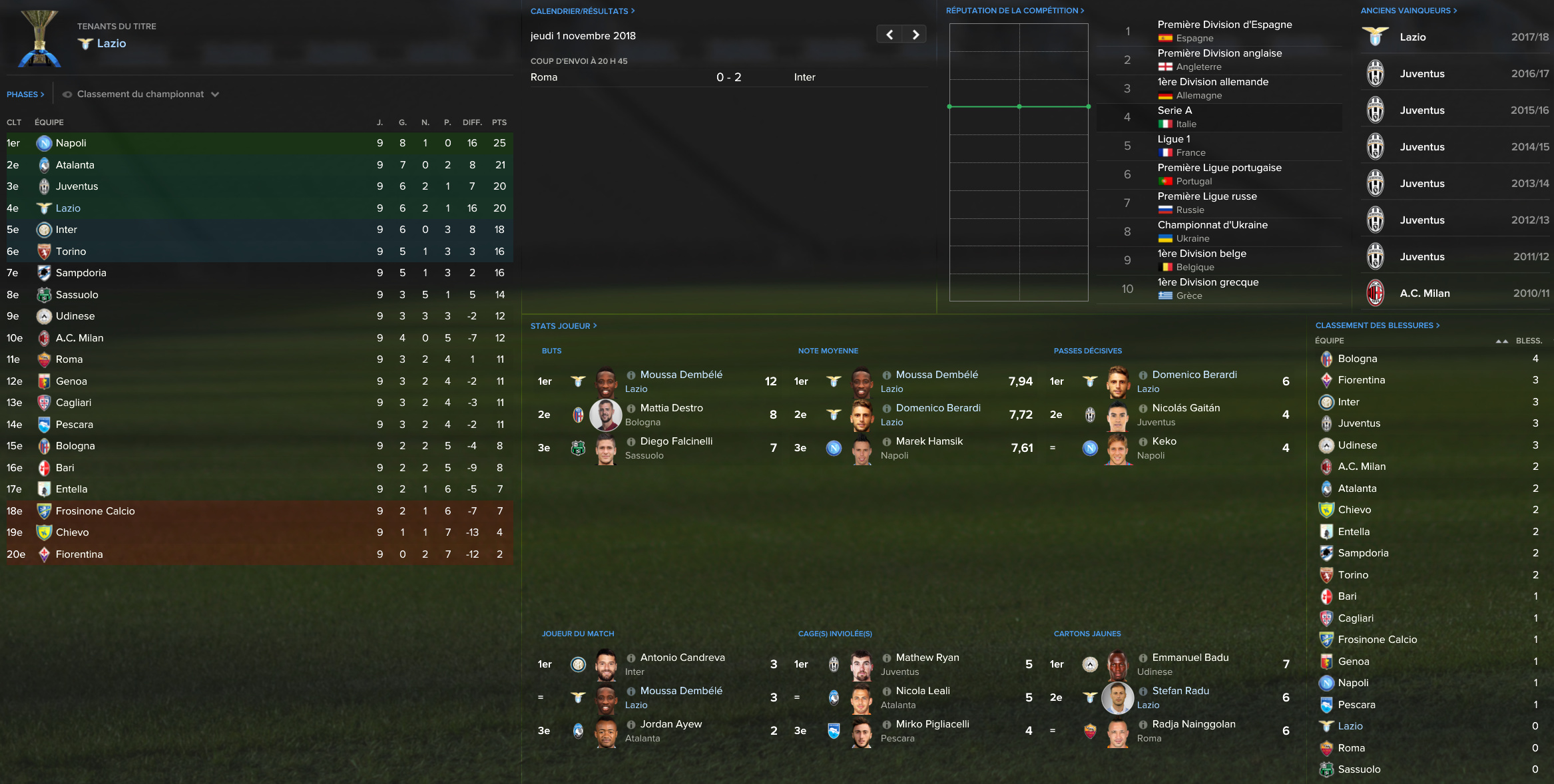Image resolution: width=1554 pixels, height=784 pixels.
Task: Open Anciens vainqueurs list
Action: click(1408, 11)
